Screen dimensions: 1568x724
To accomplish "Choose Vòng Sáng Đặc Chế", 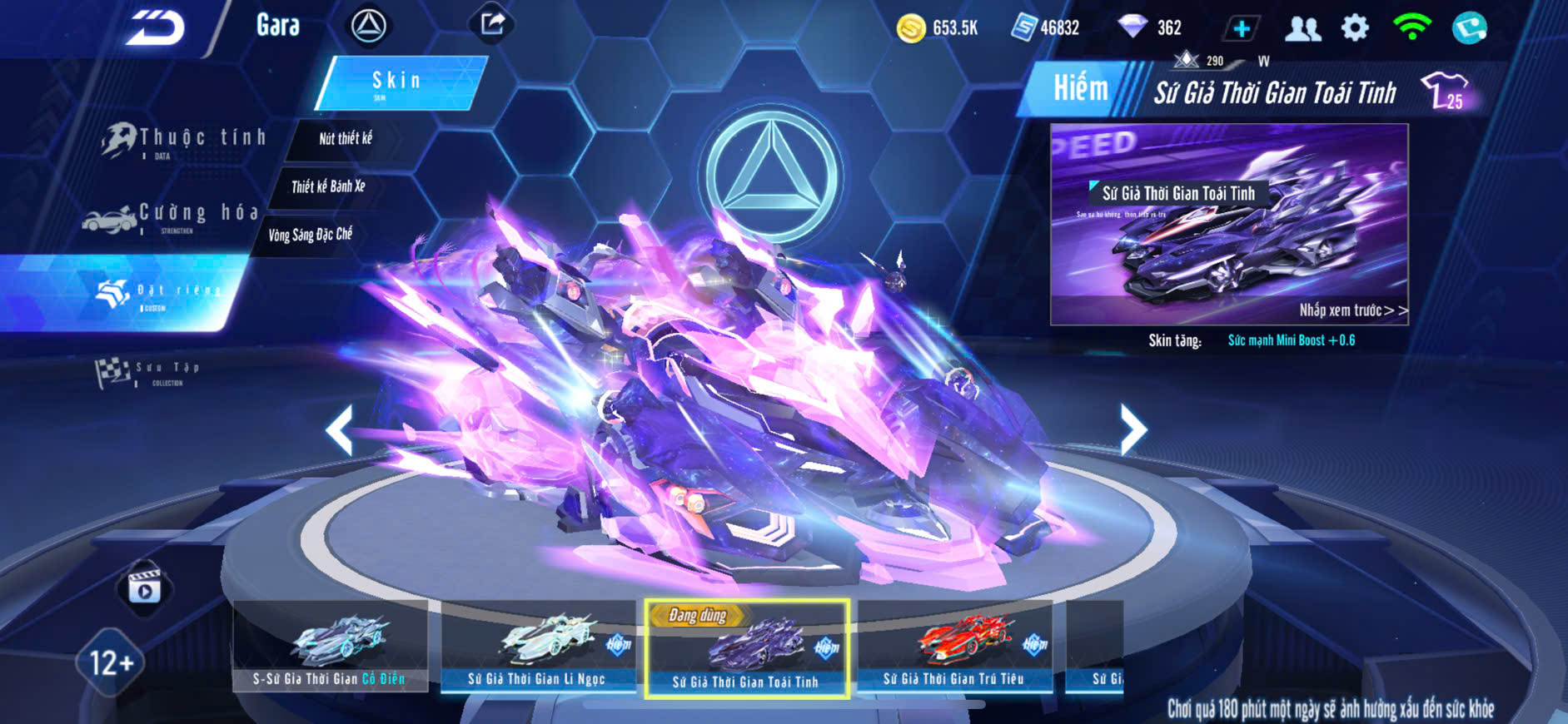I will click(x=310, y=235).
